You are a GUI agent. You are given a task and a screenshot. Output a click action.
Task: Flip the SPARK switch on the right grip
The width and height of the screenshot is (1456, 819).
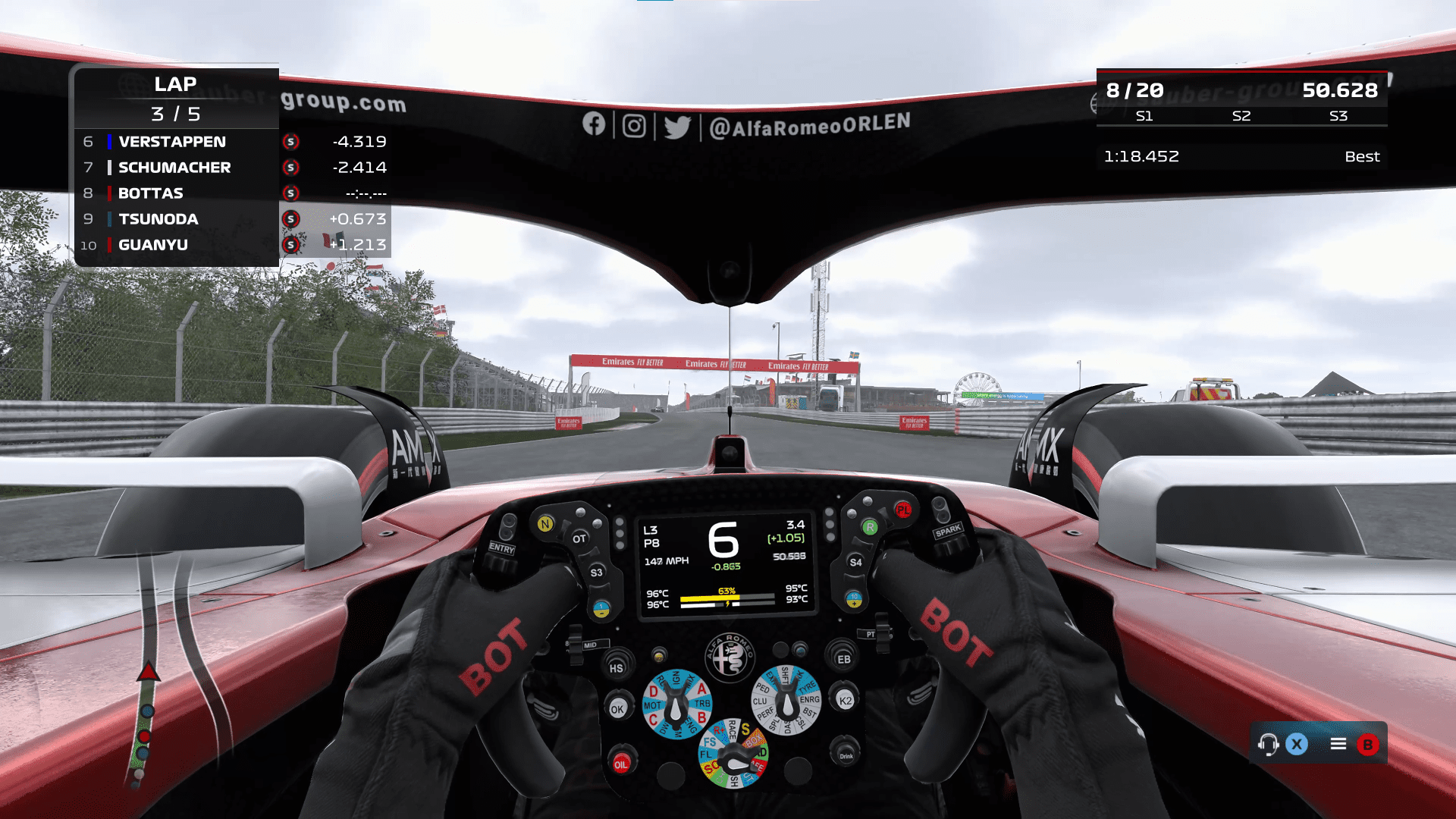pyautogui.click(x=948, y=531)
